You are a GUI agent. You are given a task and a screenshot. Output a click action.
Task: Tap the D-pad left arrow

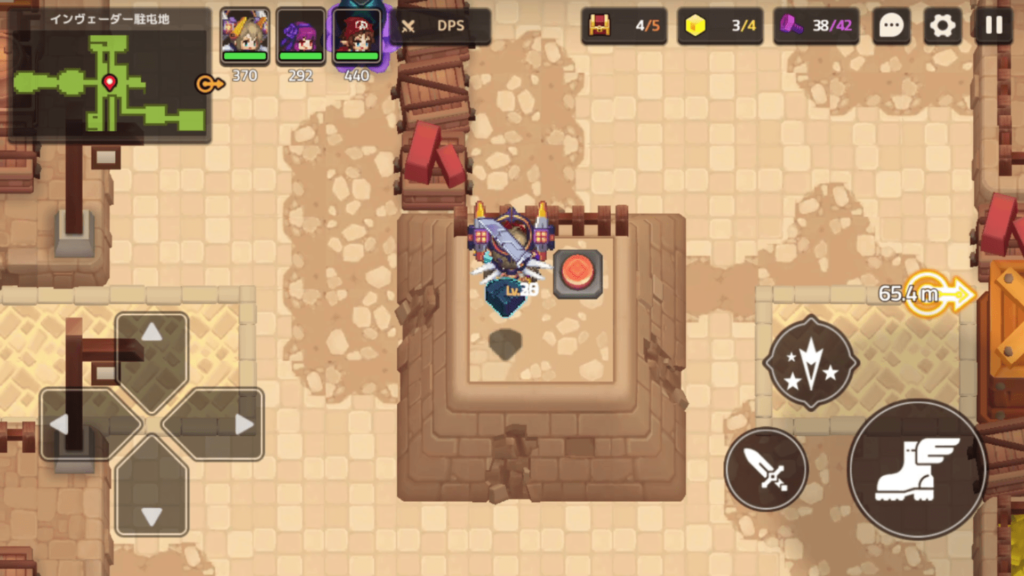click(74, 424)
